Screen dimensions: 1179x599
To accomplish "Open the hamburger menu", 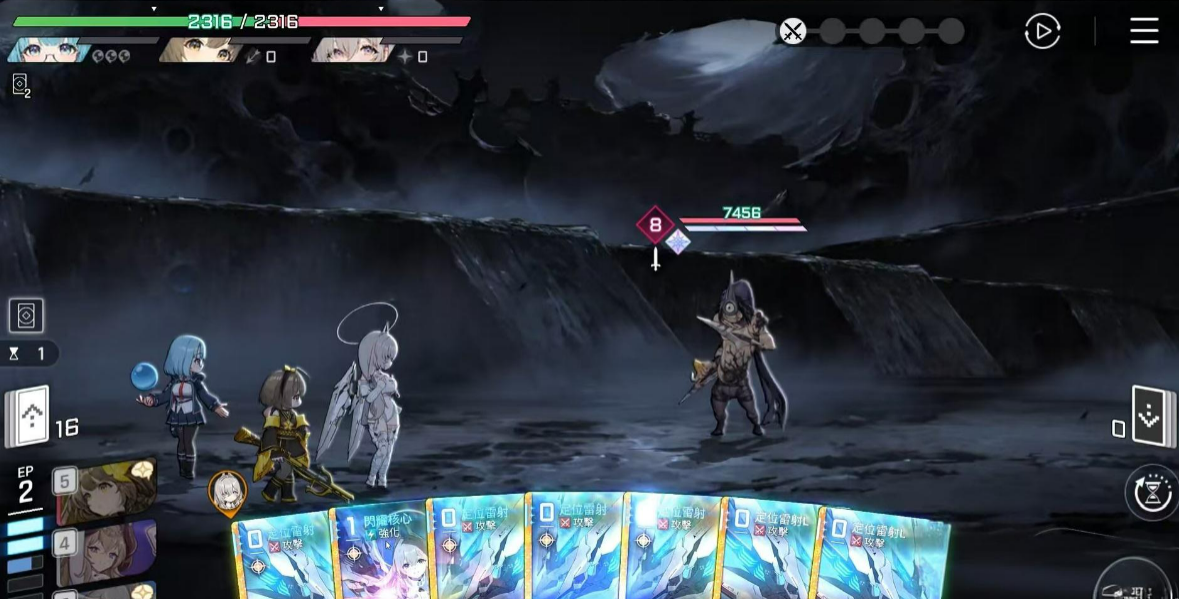I will click(1144, 31).
